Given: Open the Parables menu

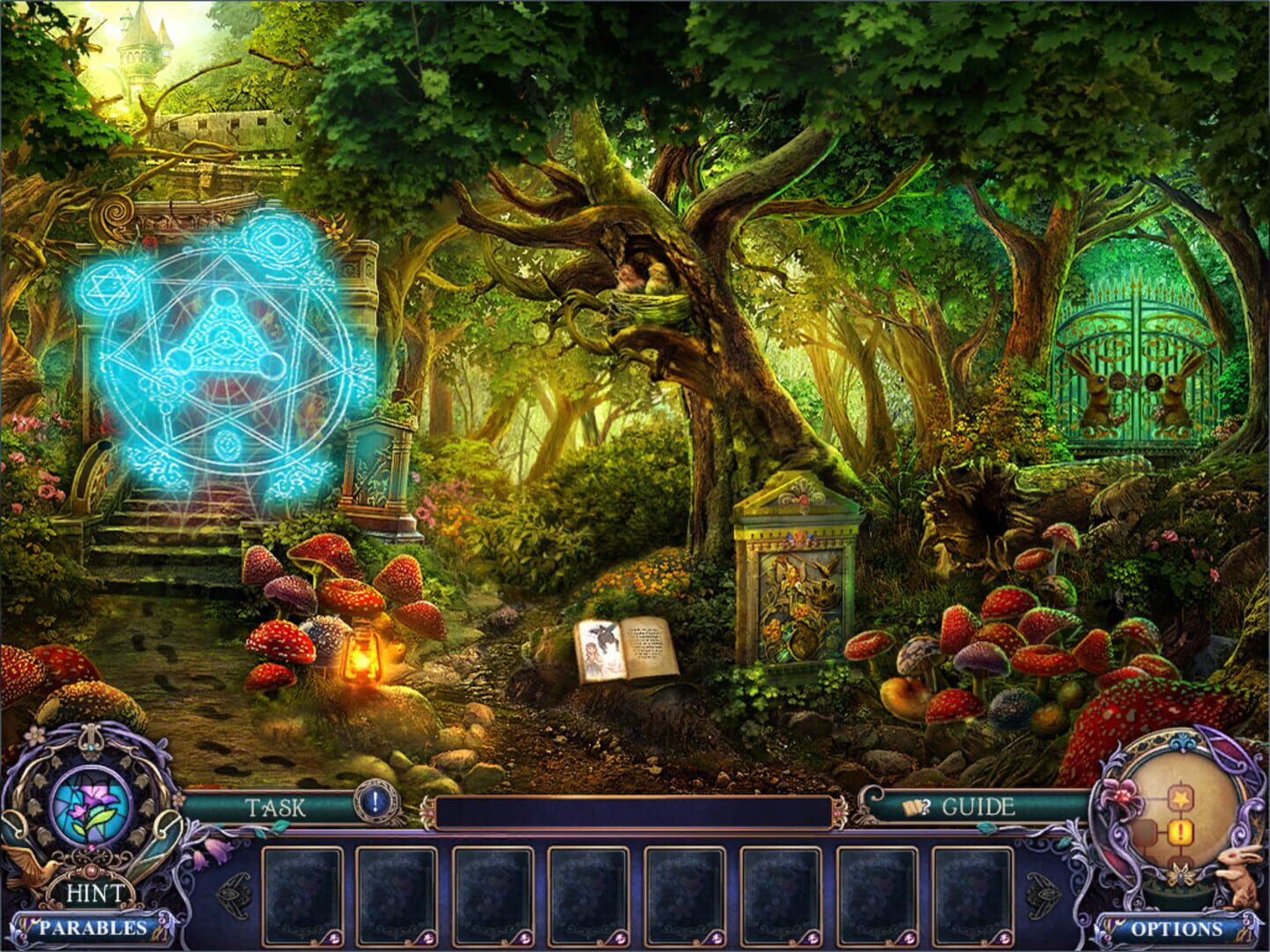Looking at the screenshot, I should click(93, 927).
